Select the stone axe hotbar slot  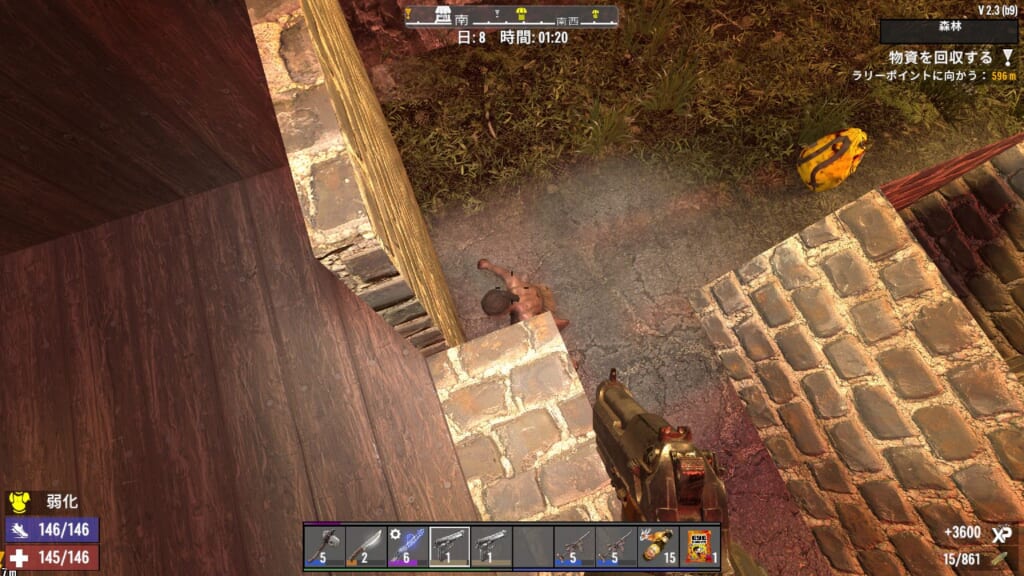coord(324,547)
